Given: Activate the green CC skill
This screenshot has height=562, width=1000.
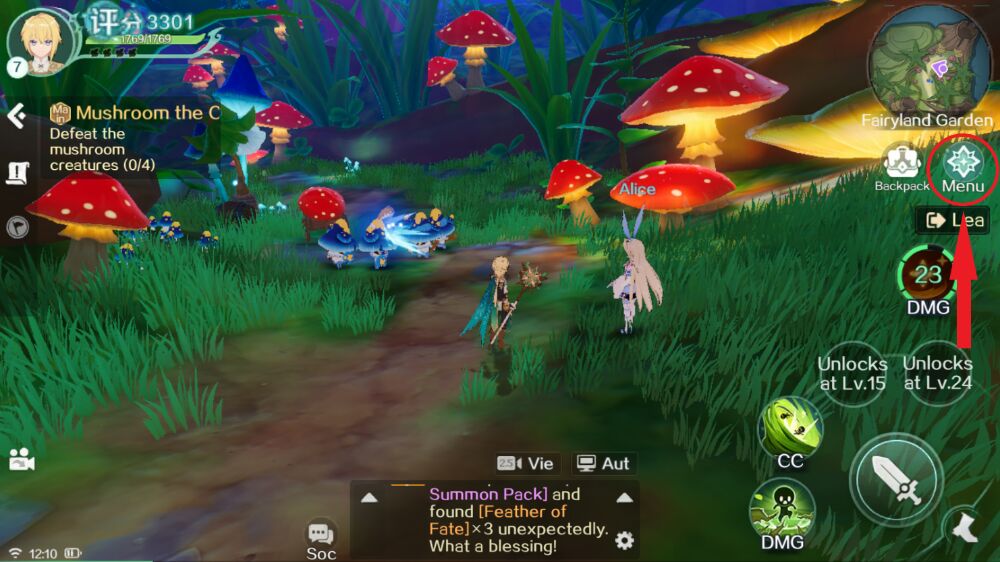Looking at the screenshot, I should click(790, 428).
